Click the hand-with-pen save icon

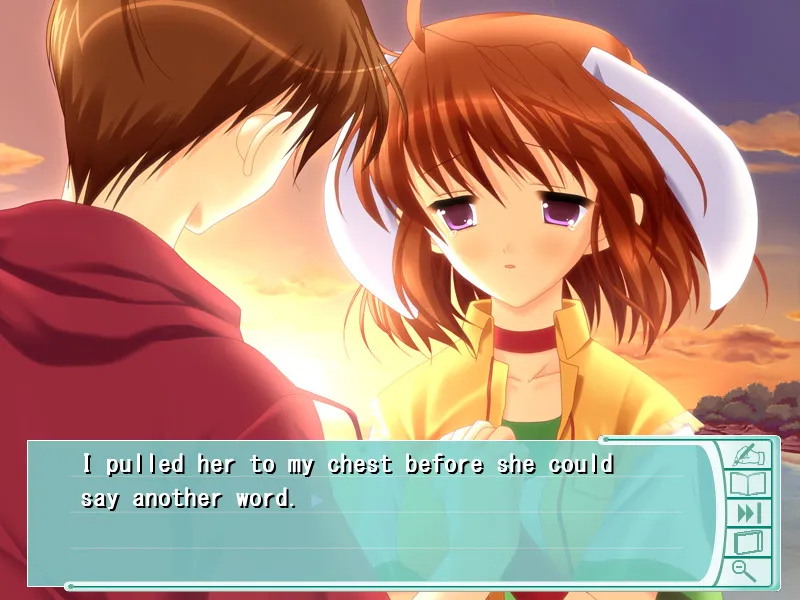tap(747, 455)
